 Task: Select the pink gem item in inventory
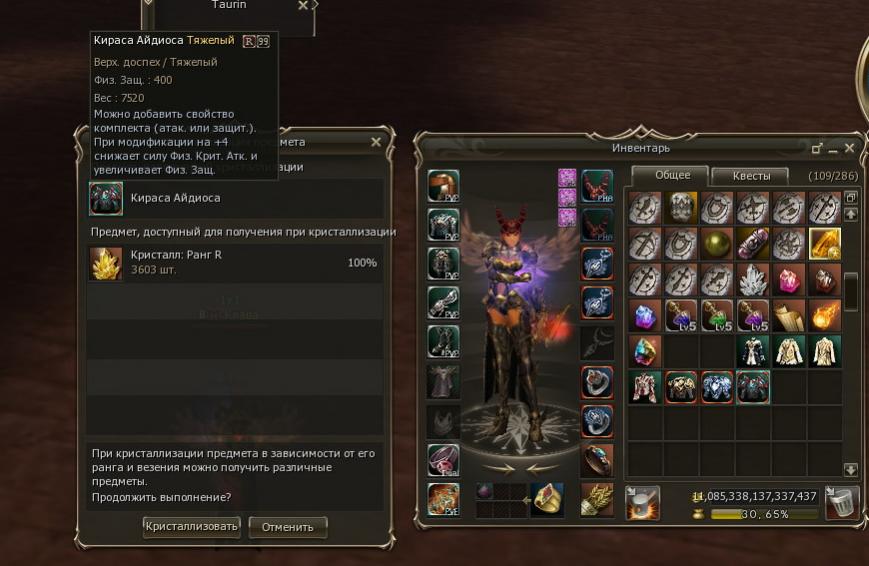tap(788, 280)
